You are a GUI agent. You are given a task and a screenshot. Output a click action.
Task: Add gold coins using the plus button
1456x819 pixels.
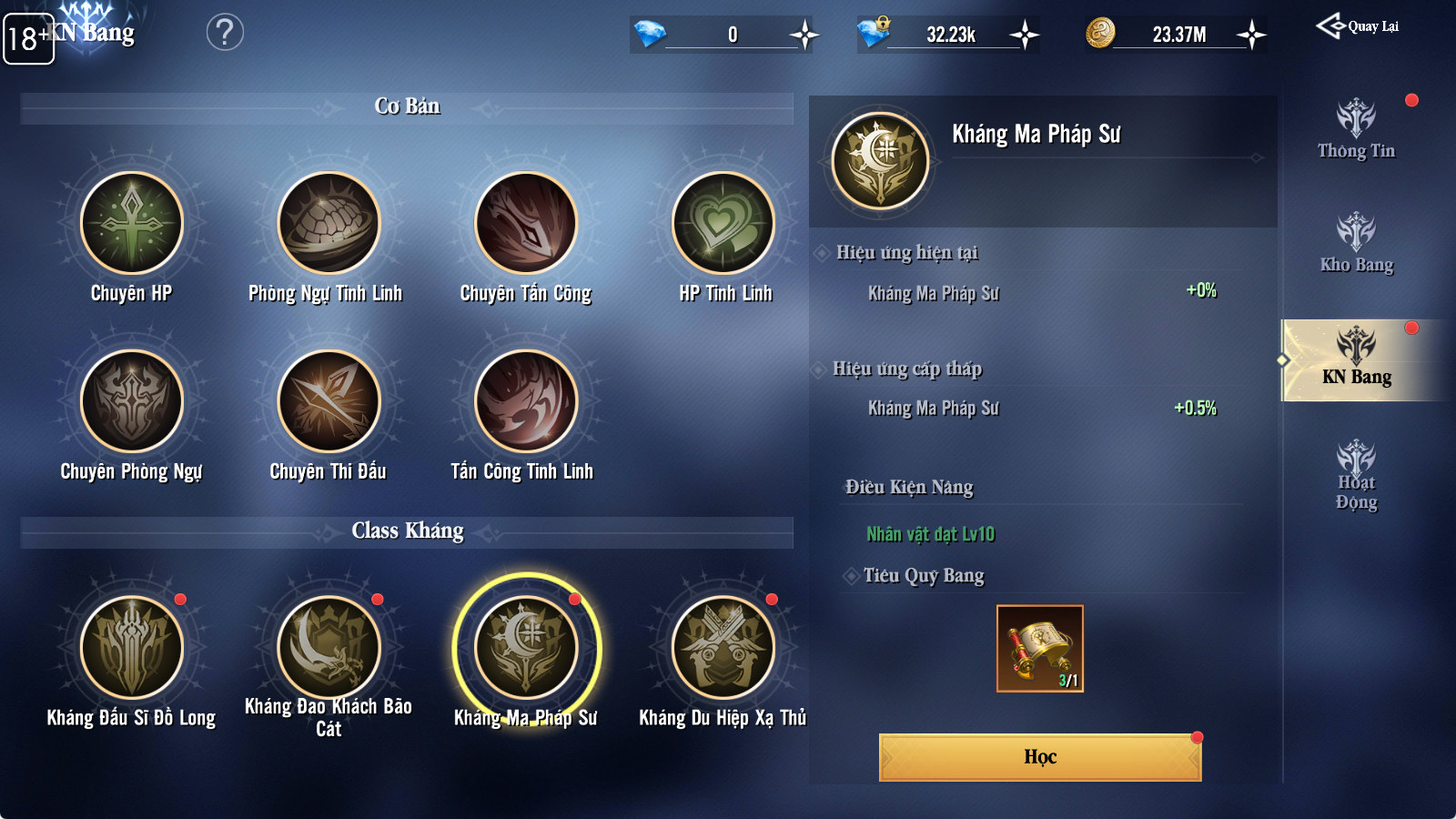pyautogui.click(x=1252, y=35)
